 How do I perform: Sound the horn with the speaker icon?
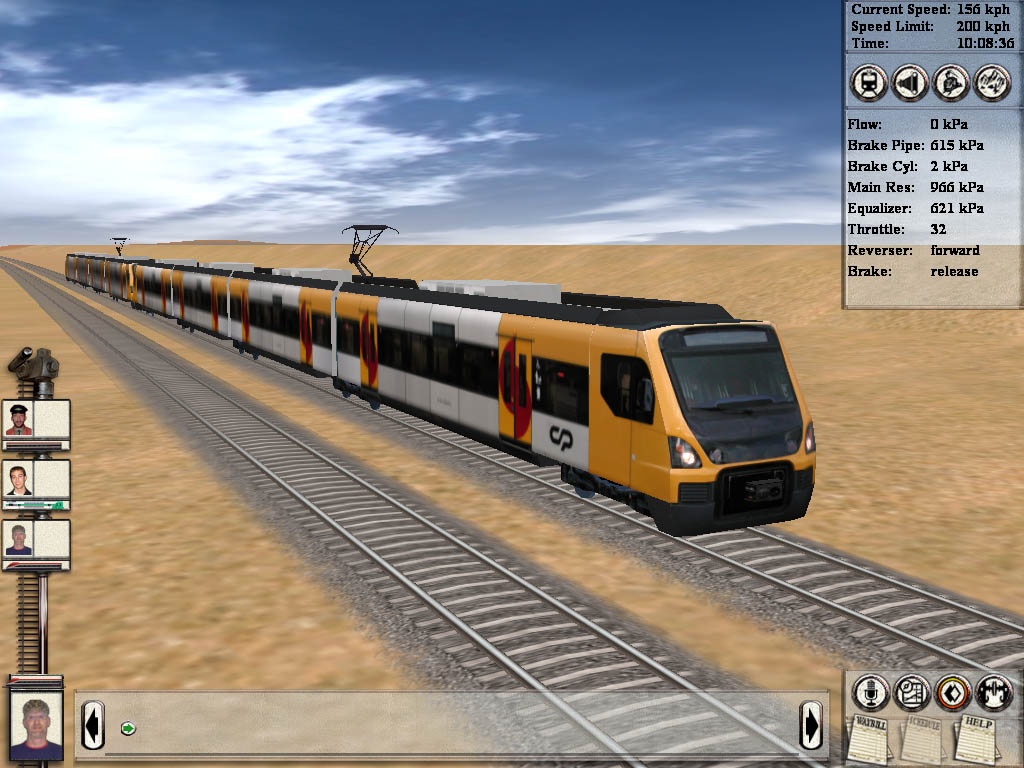coord(909,82)
